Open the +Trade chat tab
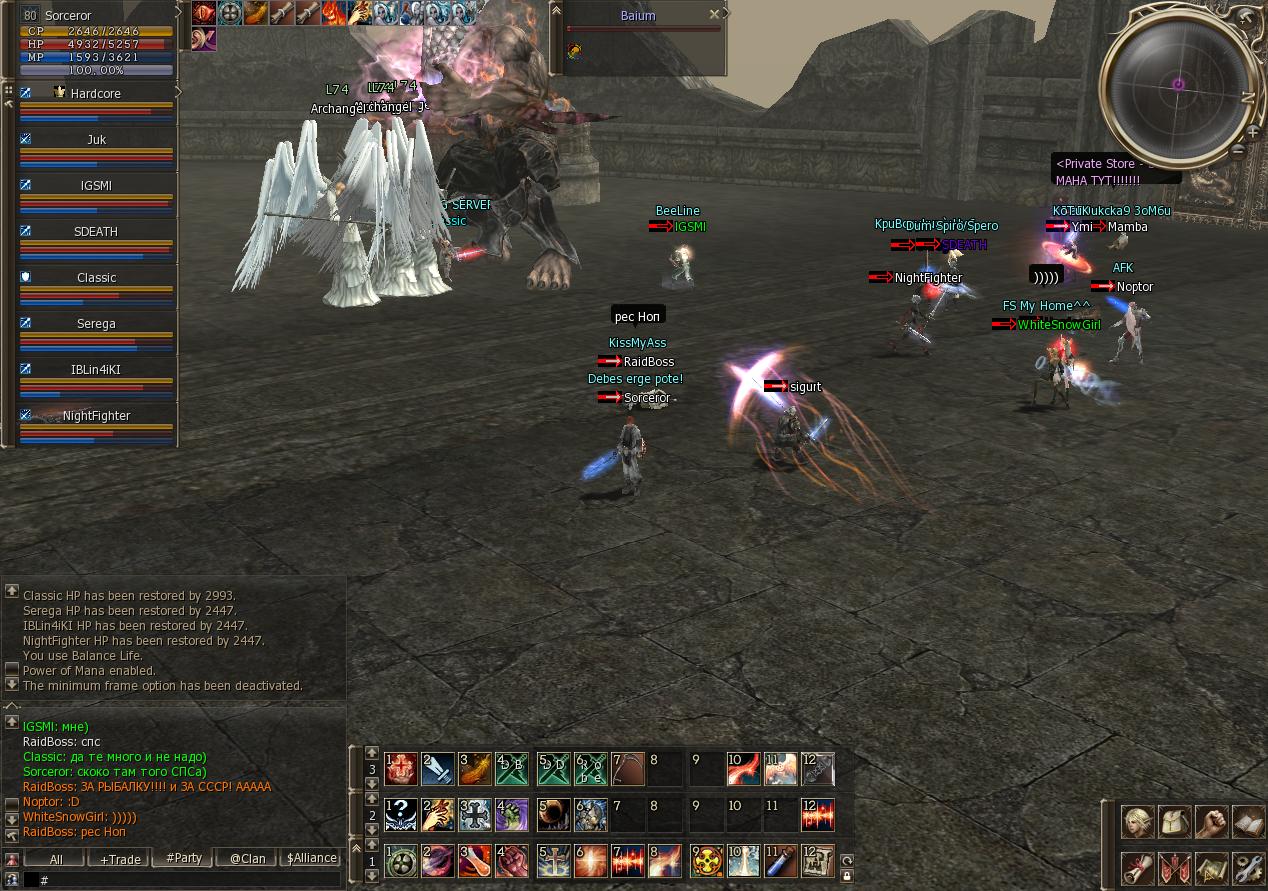The image size is (1268, 891). coord(120,859)
